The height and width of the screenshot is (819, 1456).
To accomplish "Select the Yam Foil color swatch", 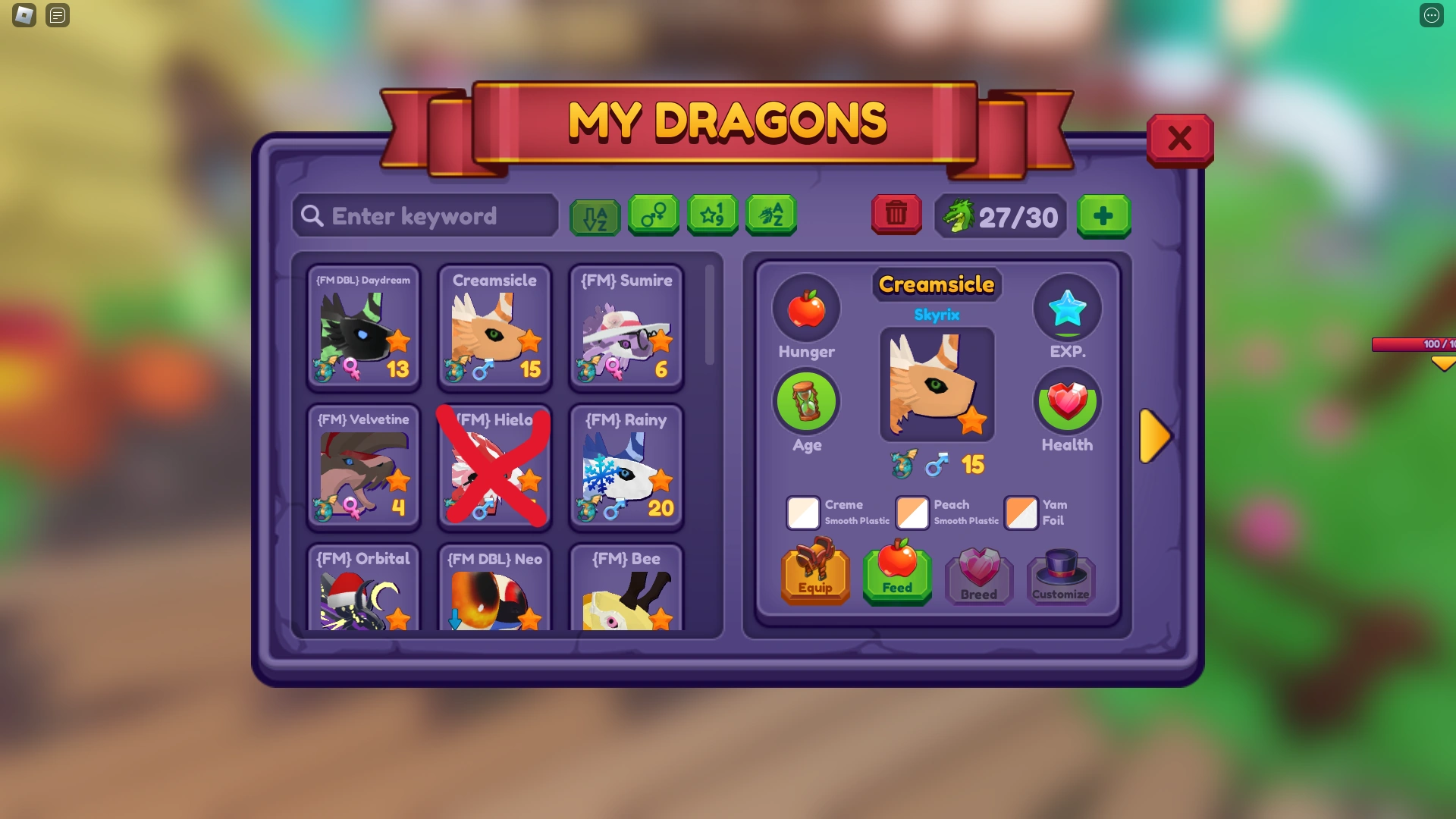I will pos(1021,513).
